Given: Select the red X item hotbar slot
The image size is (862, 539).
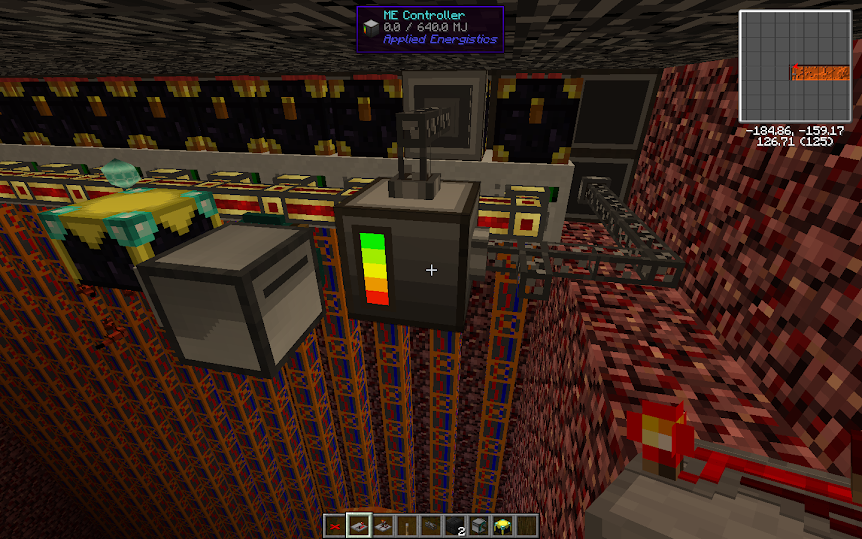Looking at the screenshot, I should (x=335, y=525).
